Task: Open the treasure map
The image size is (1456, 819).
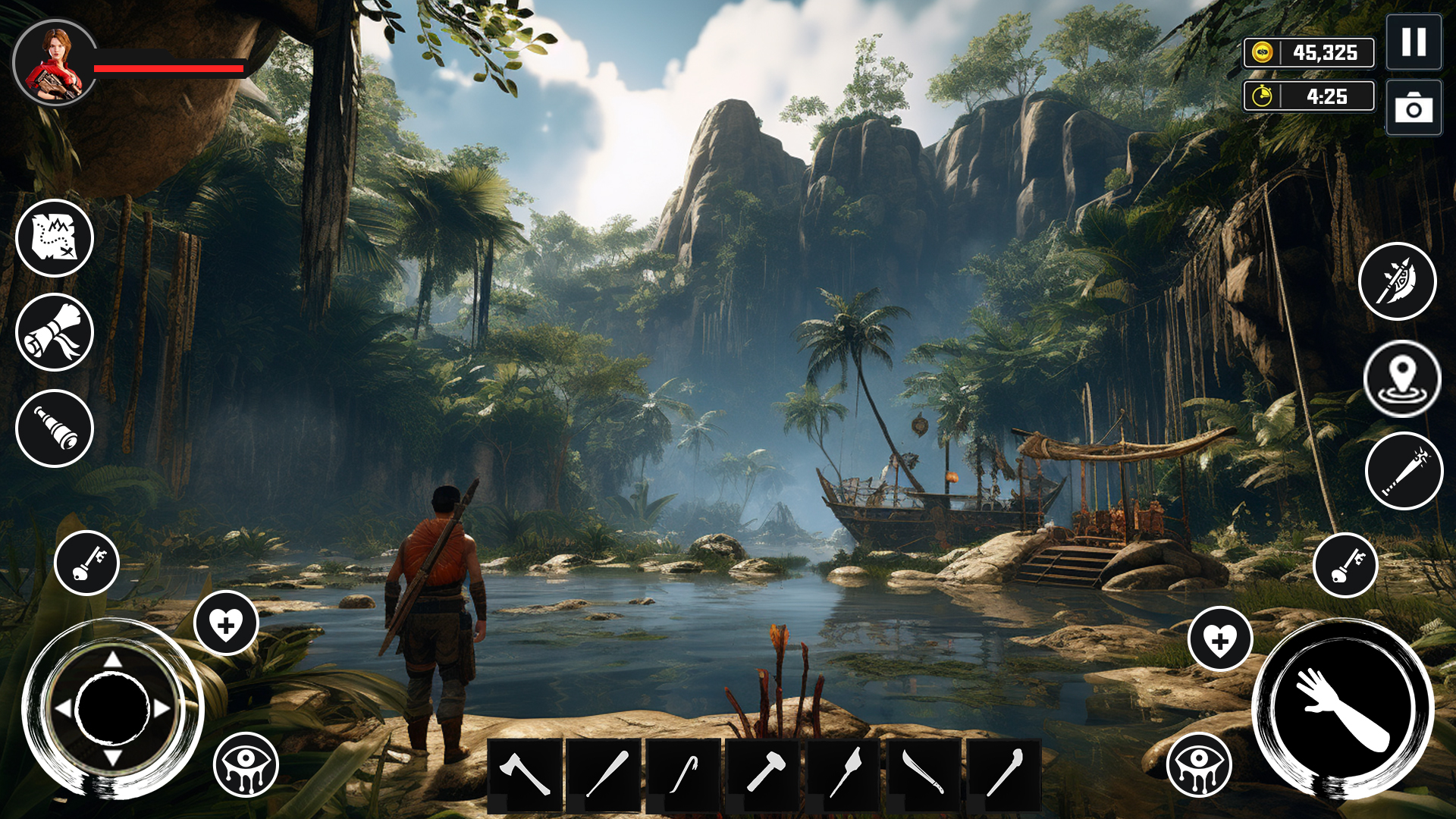Action: (53, 237)
